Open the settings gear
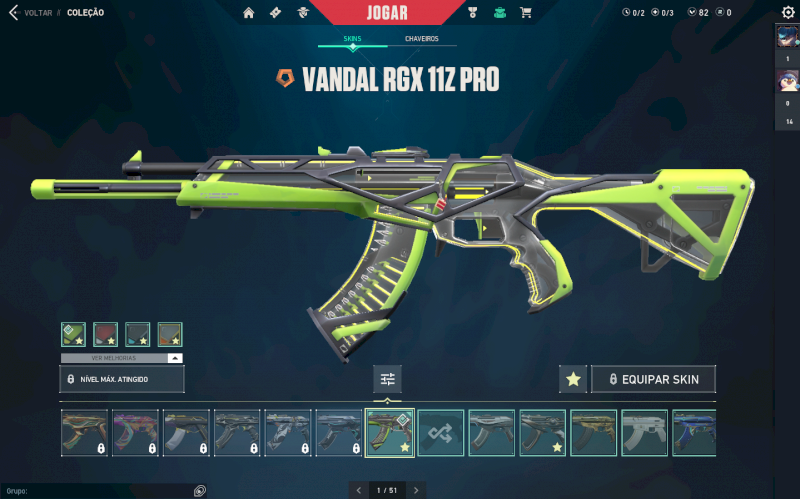This screenshot has height=499, width=800. [787, 12]
